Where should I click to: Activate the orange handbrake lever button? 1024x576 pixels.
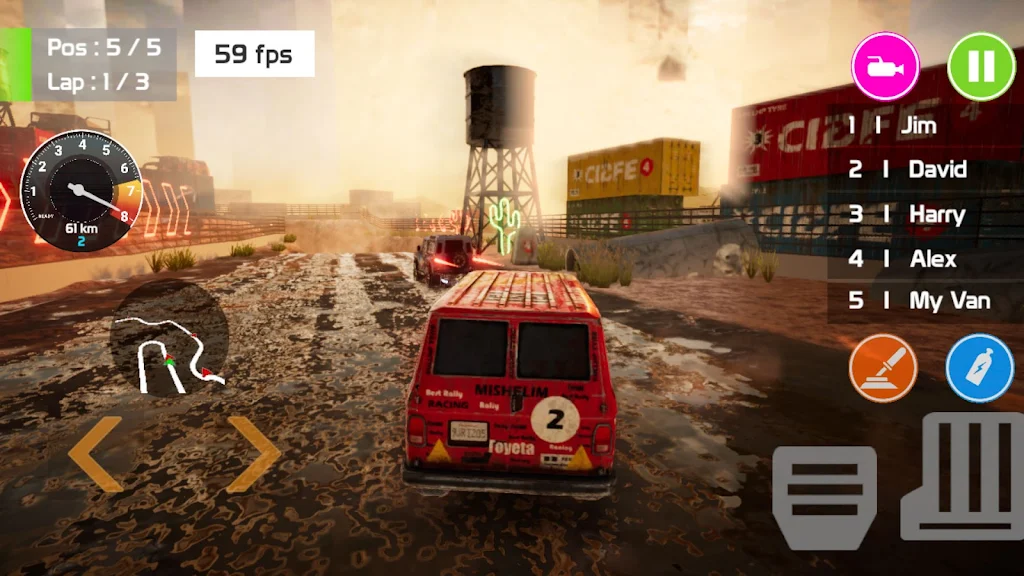[x=883, y=368]
